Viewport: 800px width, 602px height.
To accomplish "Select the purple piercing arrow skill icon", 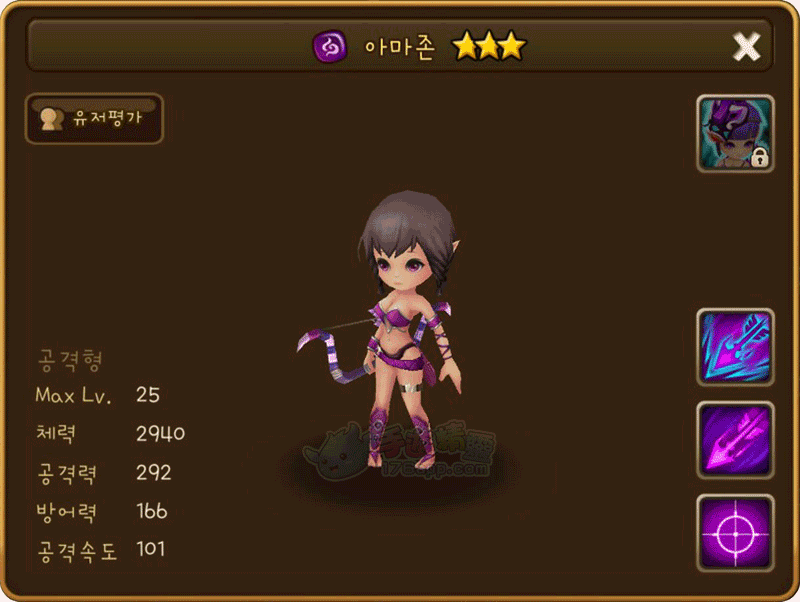I will [735, 439].
